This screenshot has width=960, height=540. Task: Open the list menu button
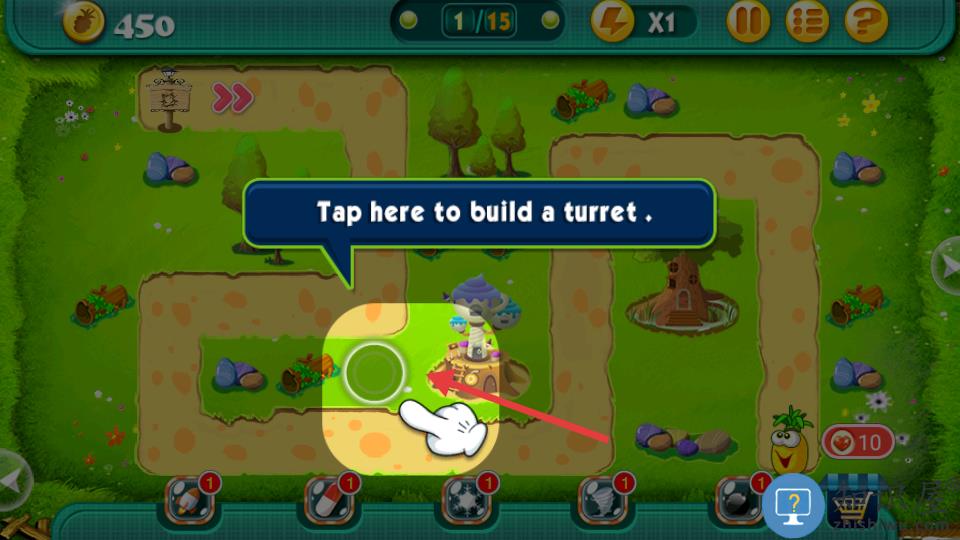click(806, 21)
